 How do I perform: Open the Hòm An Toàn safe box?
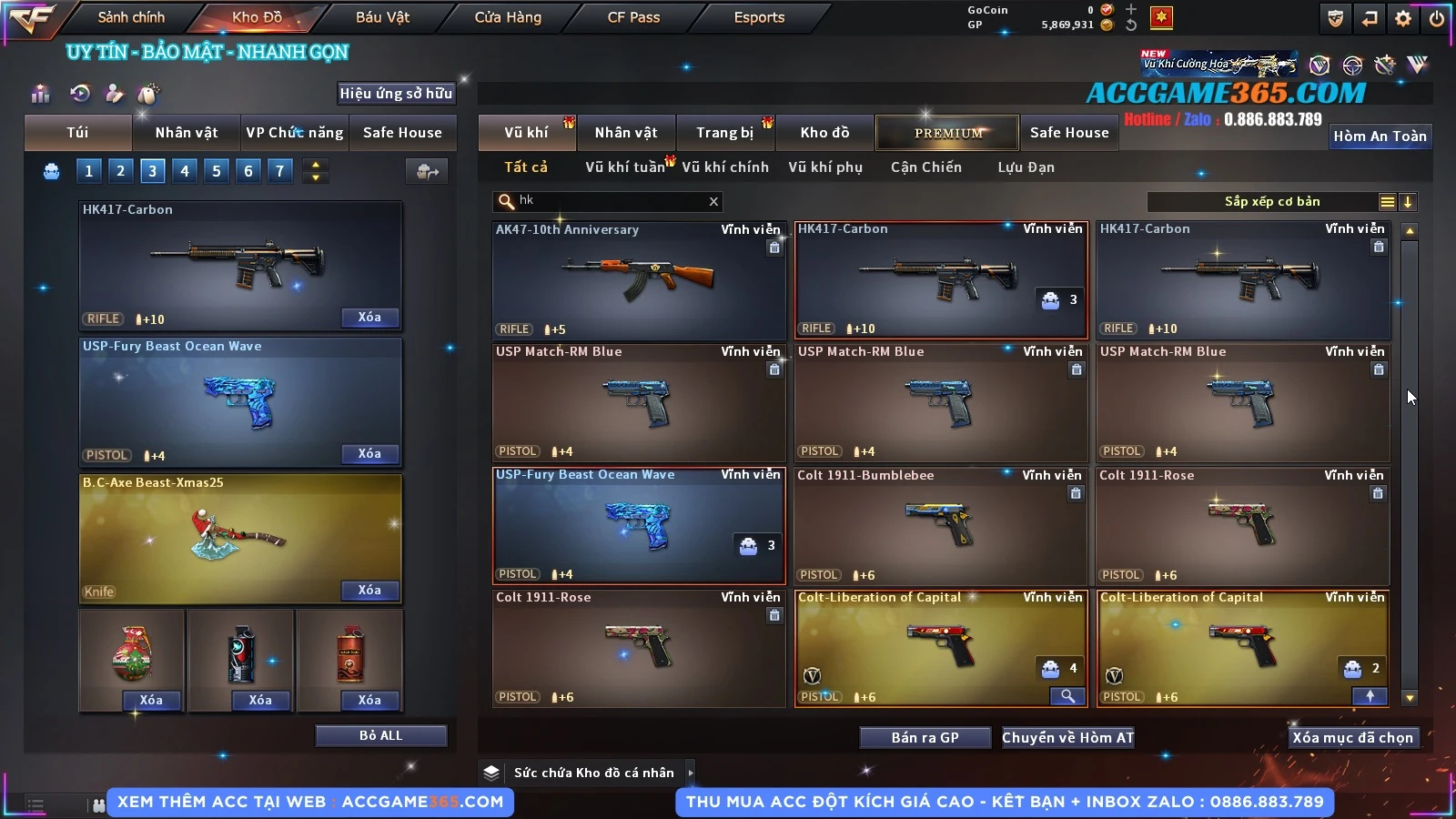point(1380,136)
